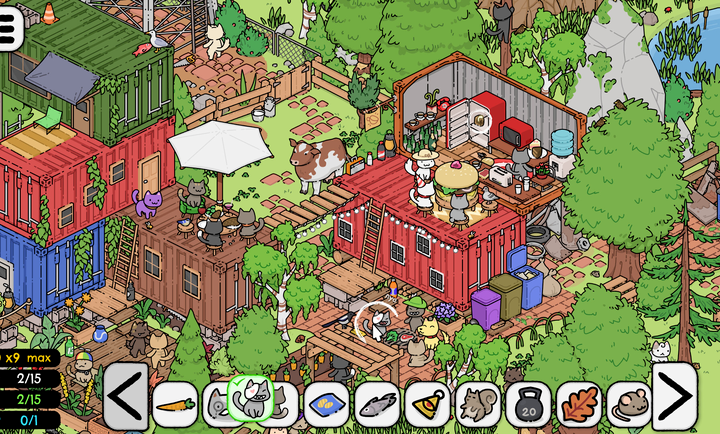Viewport: 720px width, 434px height.
Task: Select the orange oak leaf item
Action: [579, 404]
